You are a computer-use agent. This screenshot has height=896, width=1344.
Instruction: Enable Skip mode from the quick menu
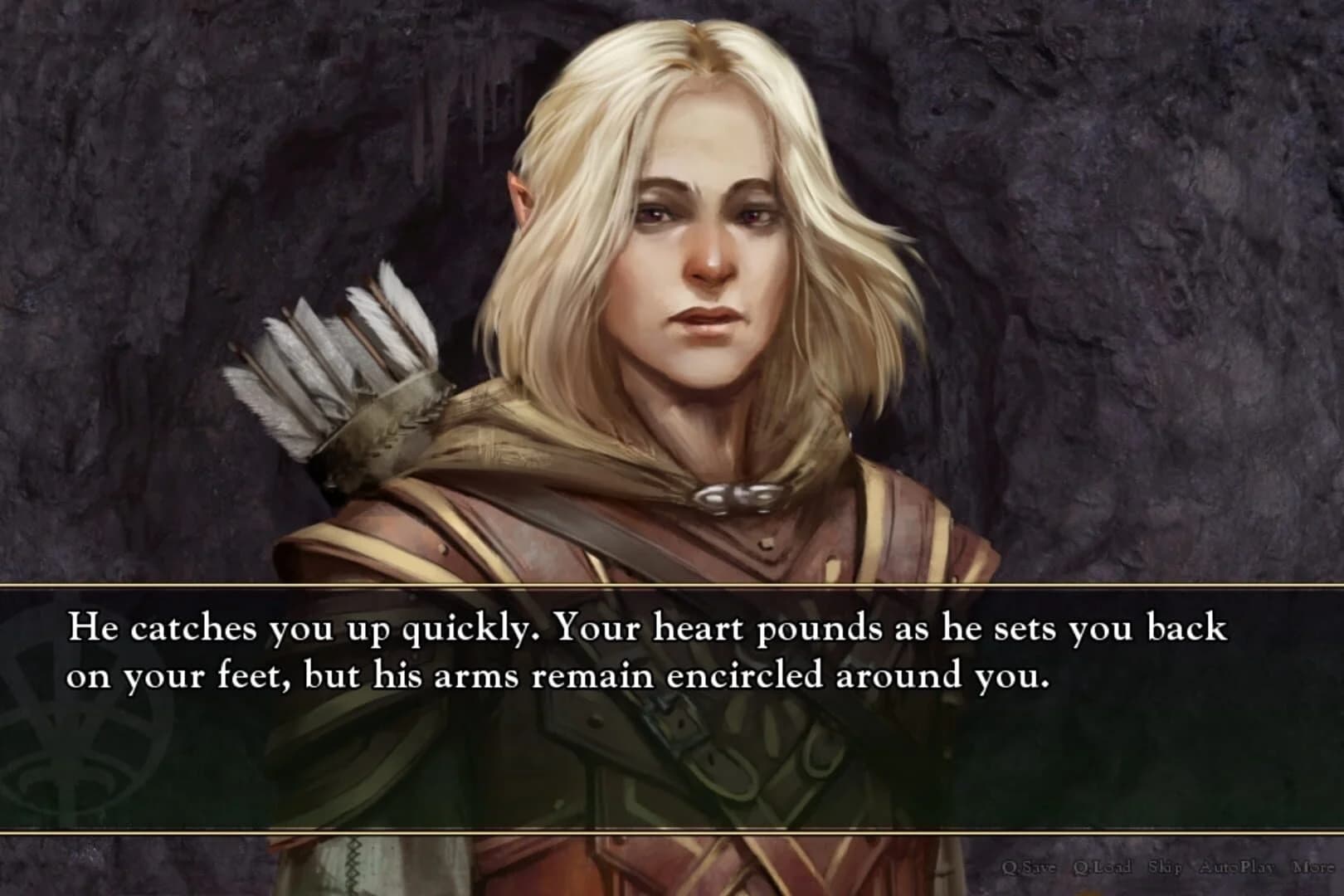(1166, 867)
